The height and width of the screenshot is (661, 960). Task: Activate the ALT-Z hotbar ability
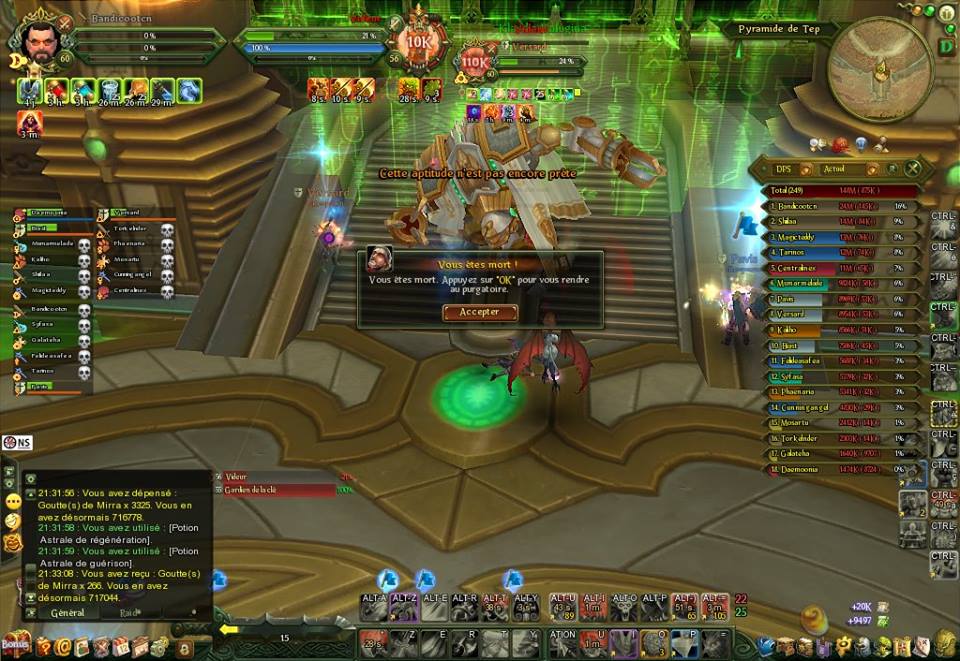(x=404, y=607)
